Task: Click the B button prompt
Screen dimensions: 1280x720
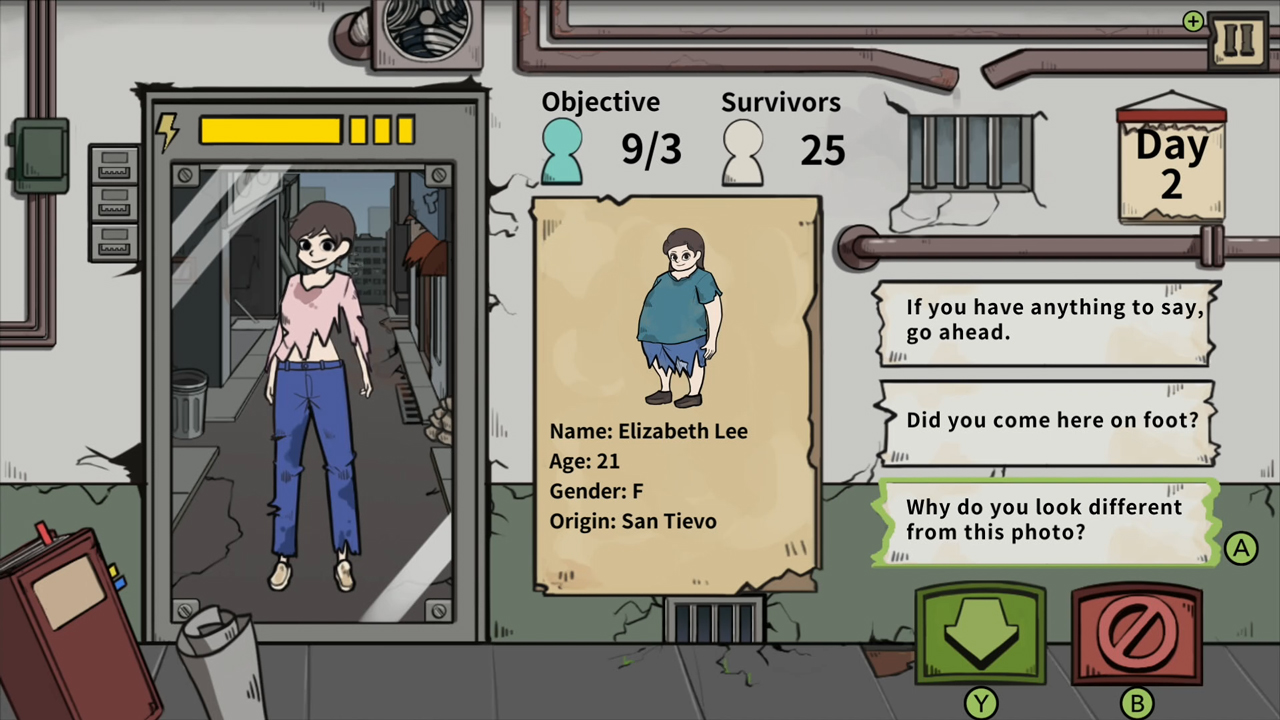Action: tap(1138, 702)
